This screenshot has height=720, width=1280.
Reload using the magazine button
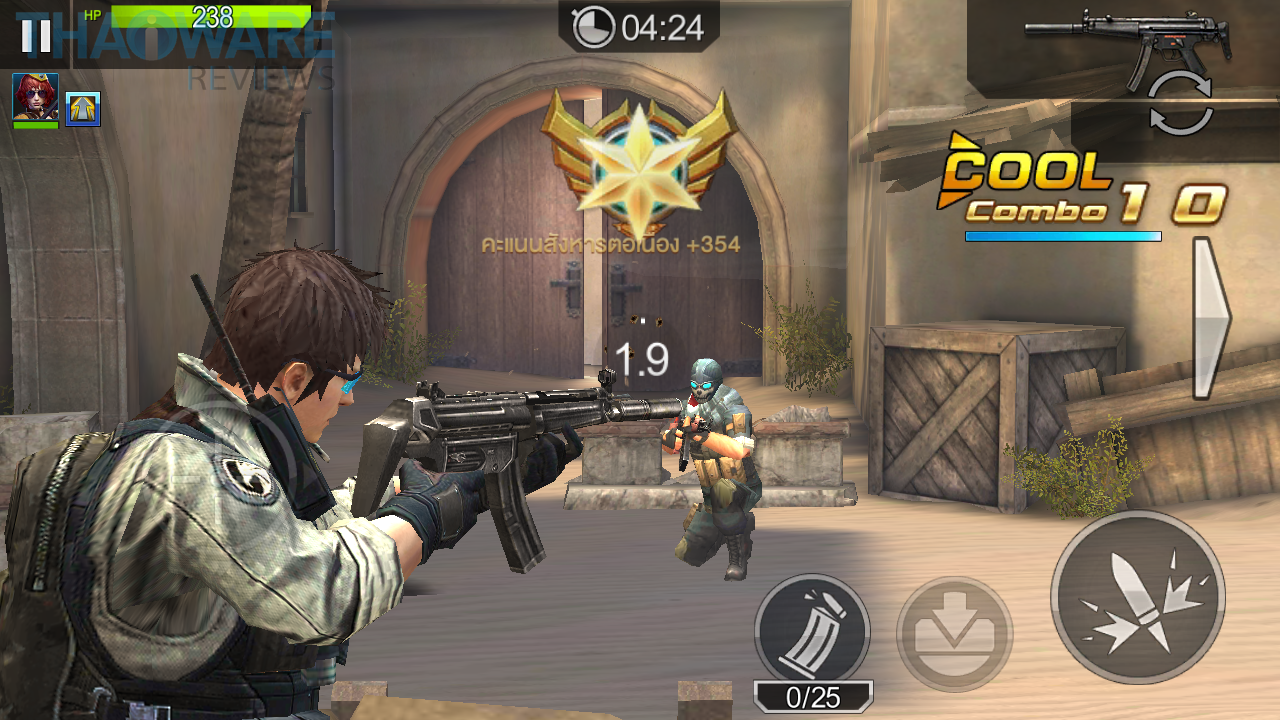click(x=812, y=630)
